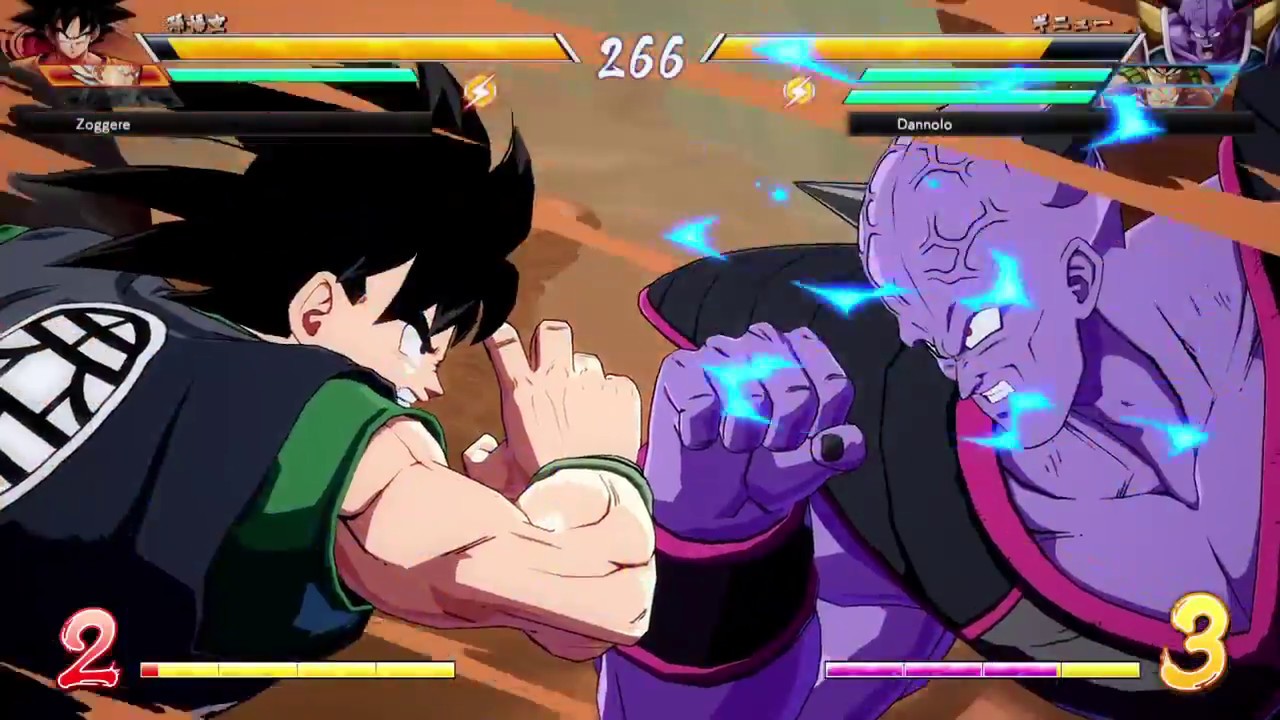This screenshot has width=1280, height=720.
Task: Select the left Sparking lightning bolt icon
Action: tap(482, 91)
